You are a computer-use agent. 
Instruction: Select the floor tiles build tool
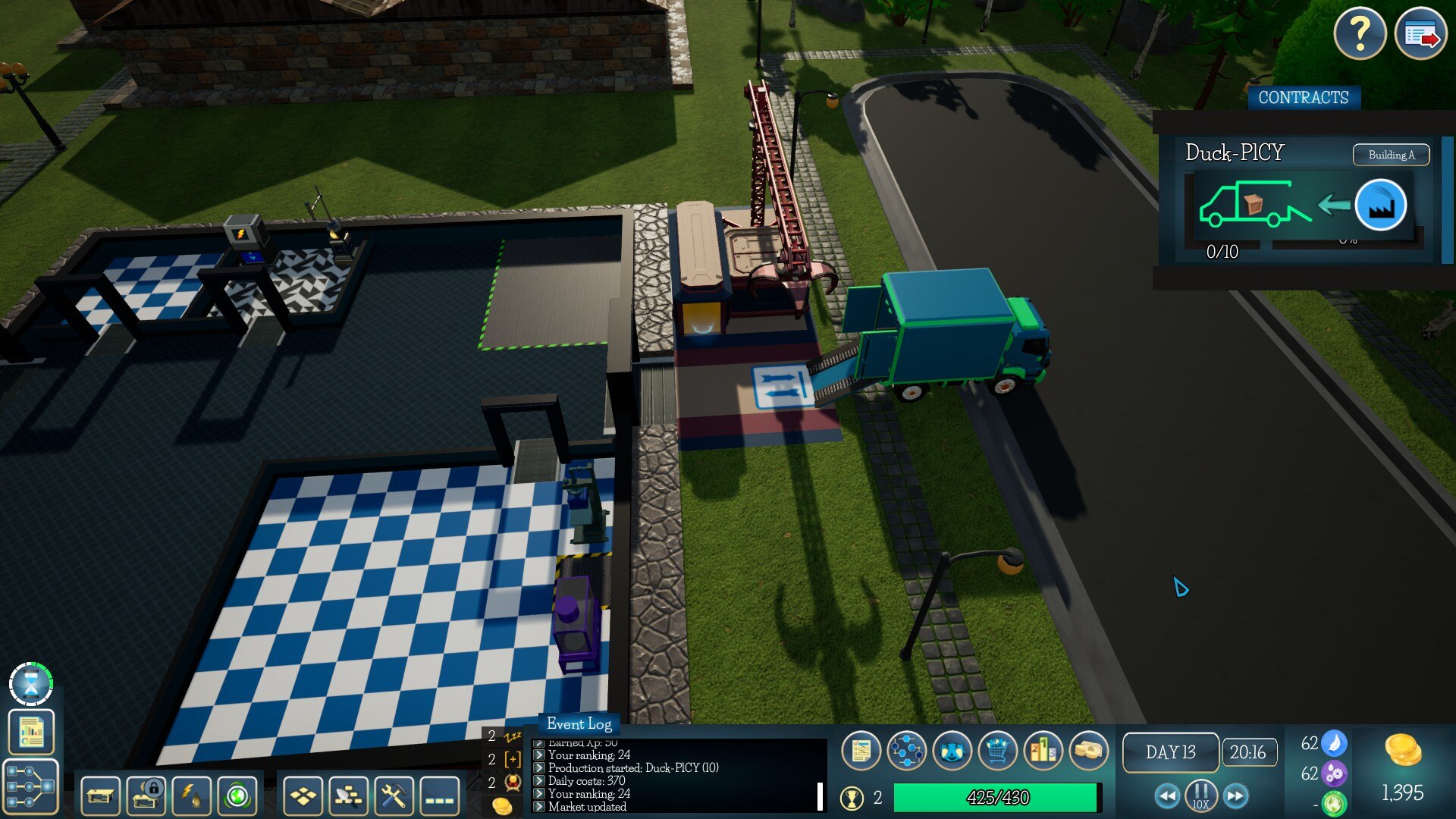(x=303, y=796)
